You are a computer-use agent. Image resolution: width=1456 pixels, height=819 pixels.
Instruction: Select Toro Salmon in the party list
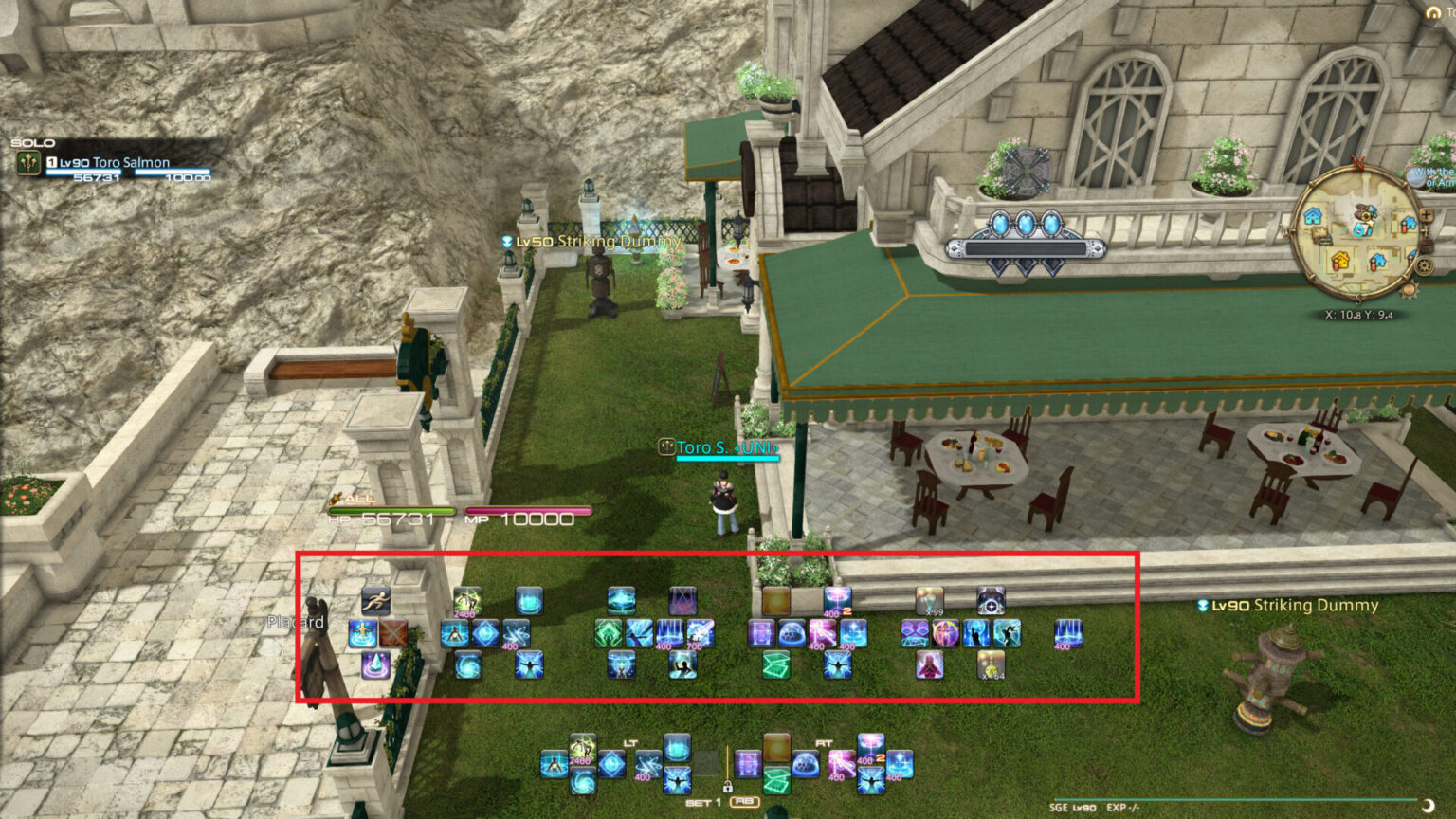[109, 162]
